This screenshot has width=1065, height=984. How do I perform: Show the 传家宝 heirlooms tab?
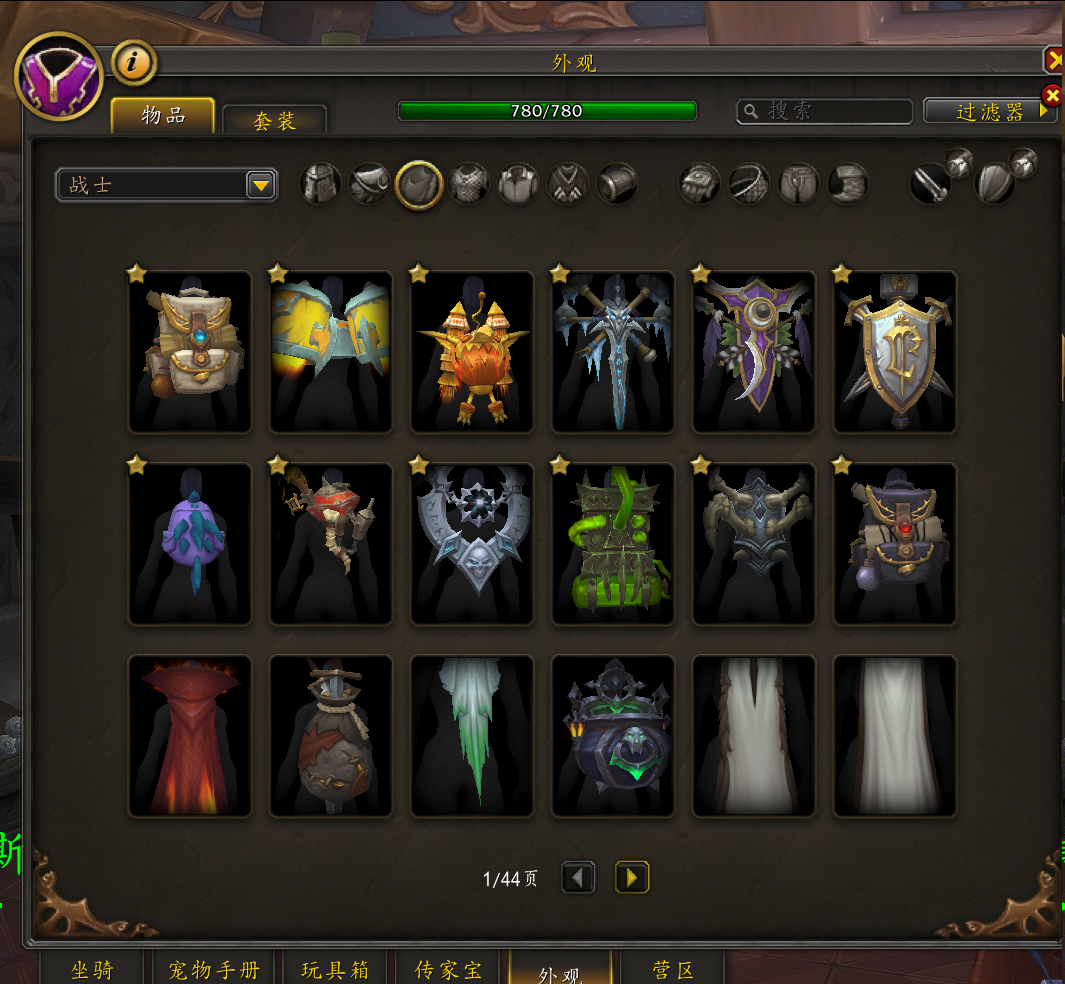448,970
